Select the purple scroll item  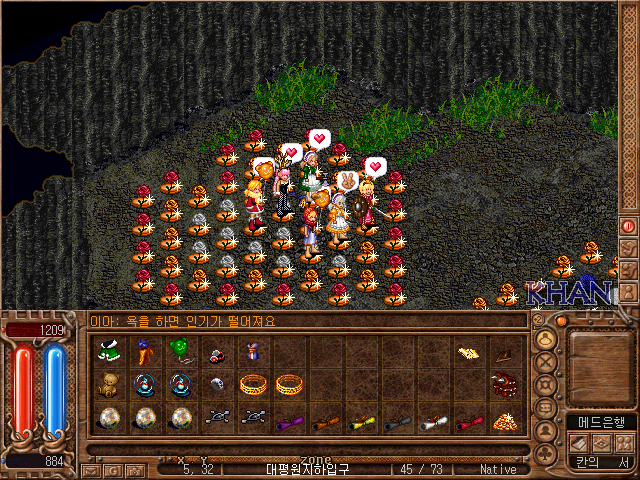288,421
